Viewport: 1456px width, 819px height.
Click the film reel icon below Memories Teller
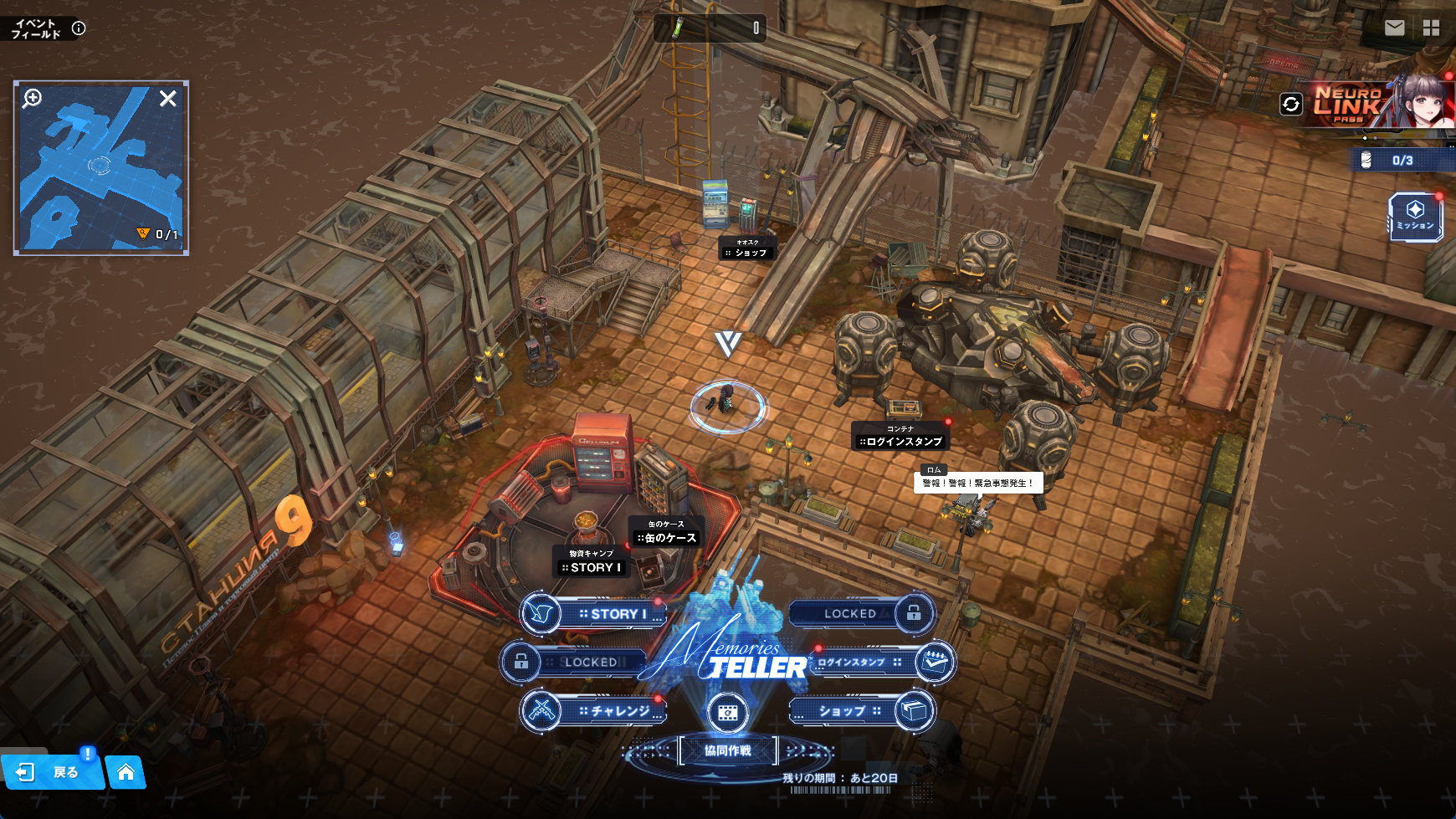pyautogui.click(x=727, y=713)
